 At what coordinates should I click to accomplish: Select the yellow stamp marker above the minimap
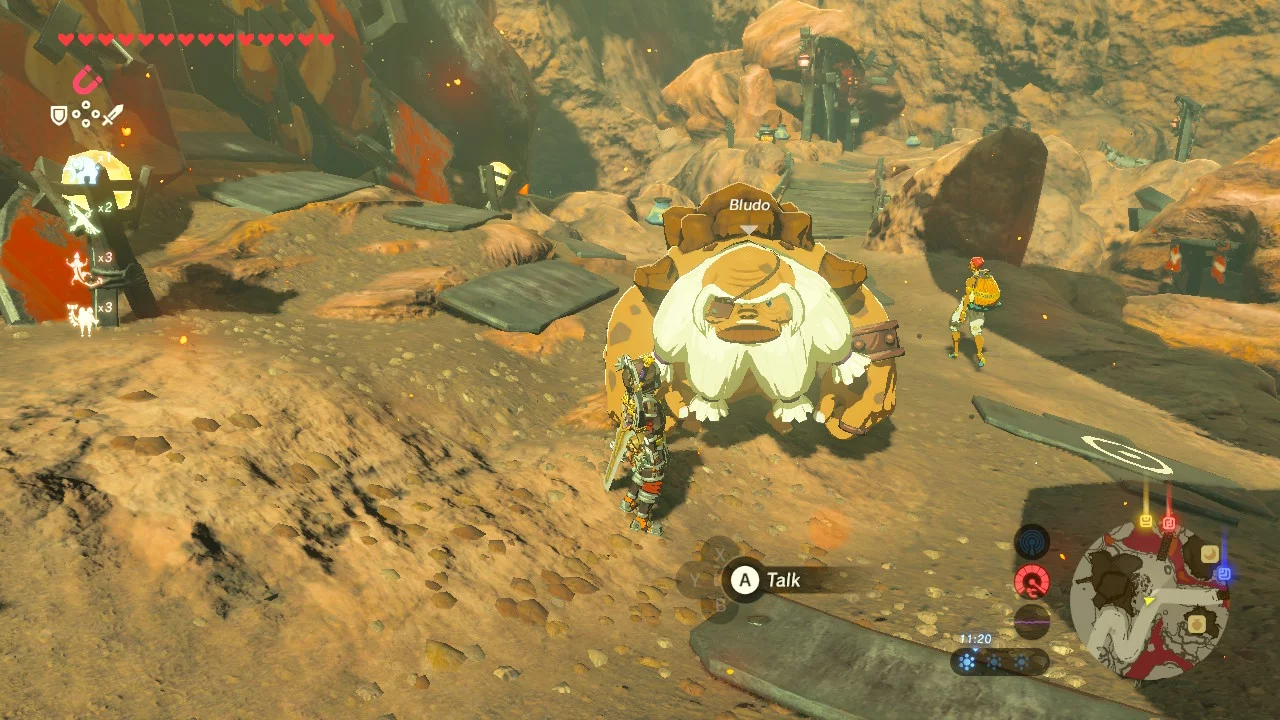(1145, 521)
